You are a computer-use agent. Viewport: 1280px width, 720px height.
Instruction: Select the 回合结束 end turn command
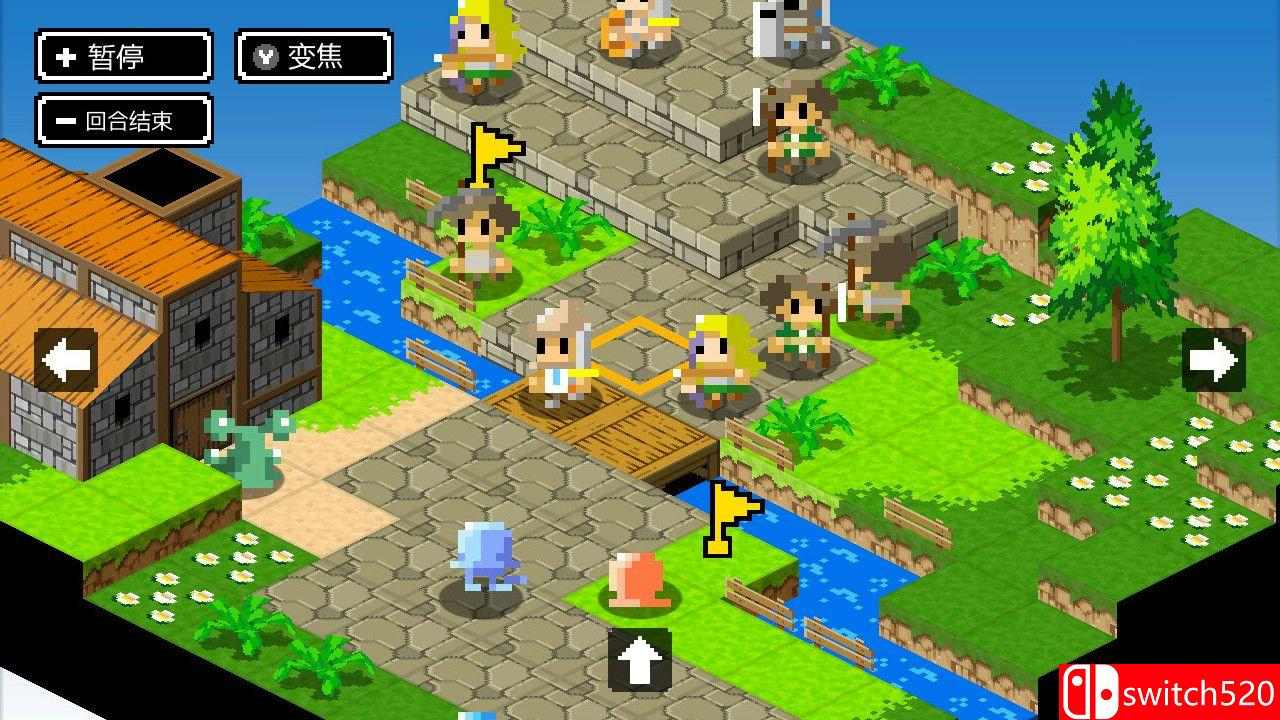pyautogui.click(x=122, y=118)
